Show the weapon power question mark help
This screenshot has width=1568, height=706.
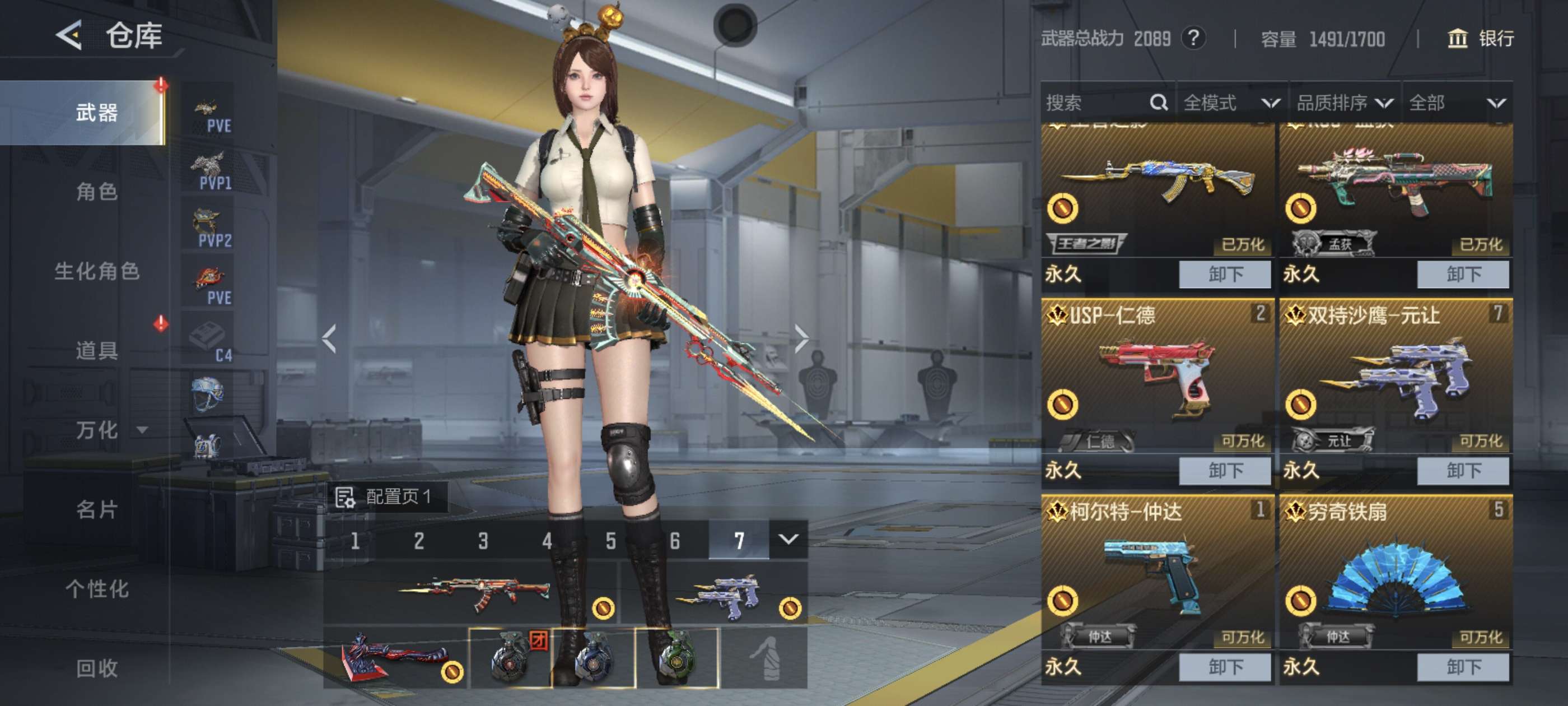(x=1194, y=39)
